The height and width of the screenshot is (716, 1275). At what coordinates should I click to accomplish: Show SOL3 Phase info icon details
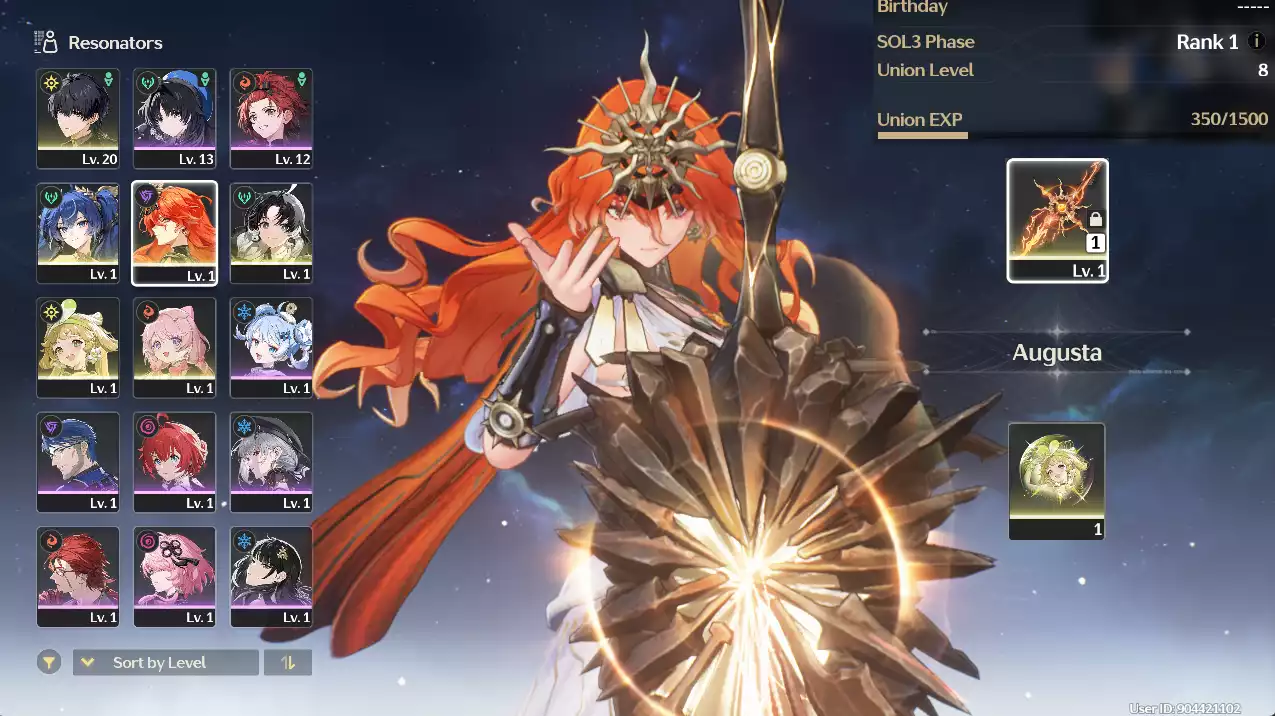pyautogui.click(x=1256, y=42)
